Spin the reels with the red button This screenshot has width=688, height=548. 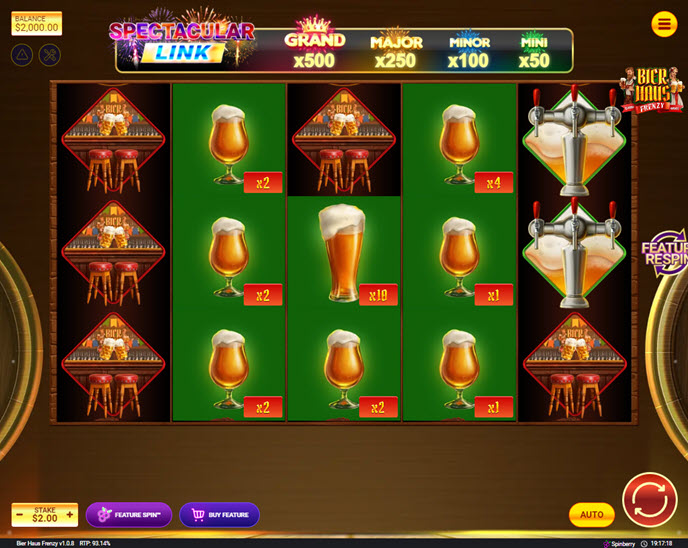[649, 499]
